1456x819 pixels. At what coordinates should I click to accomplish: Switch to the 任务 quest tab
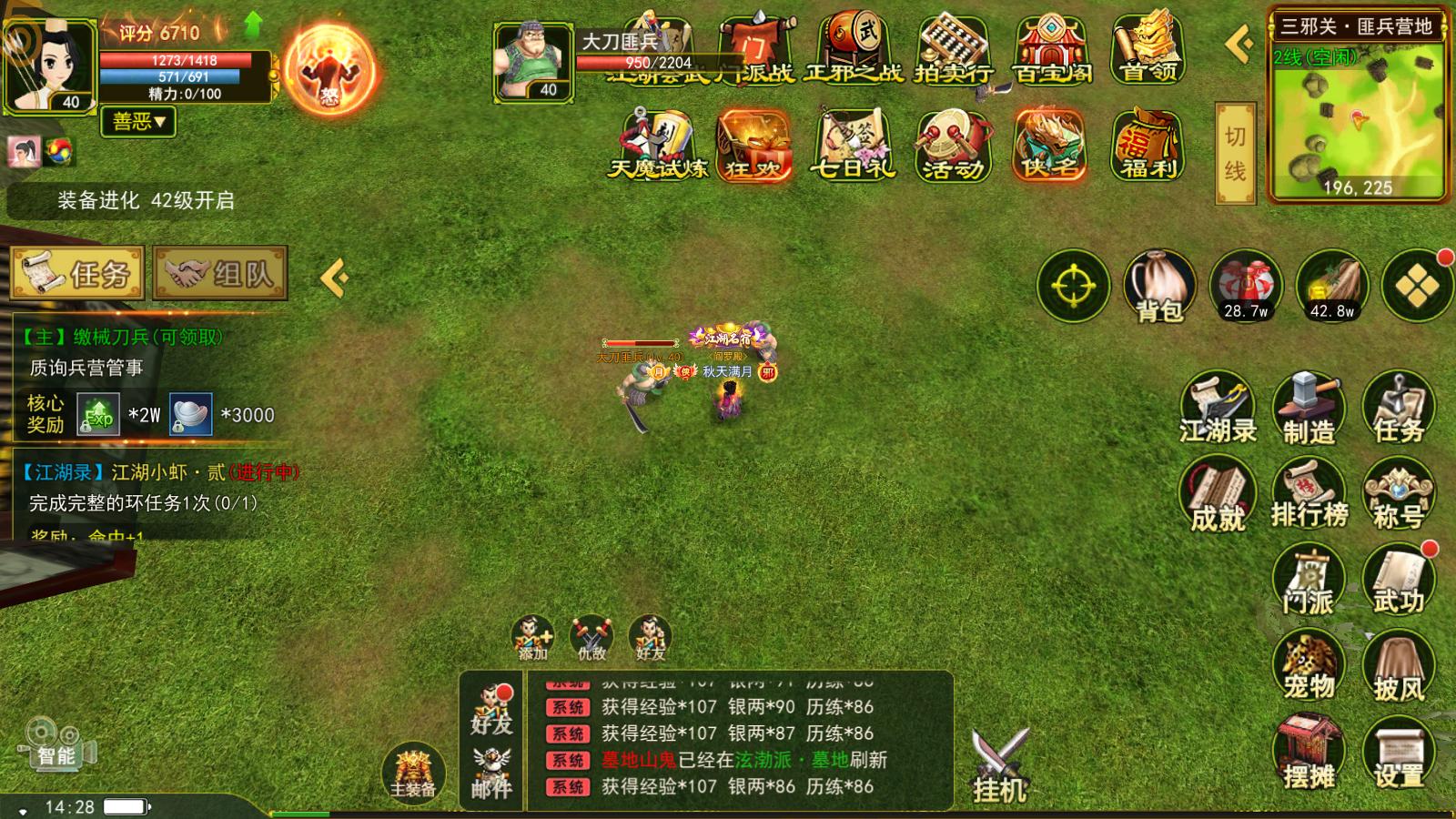click(77, 273)
